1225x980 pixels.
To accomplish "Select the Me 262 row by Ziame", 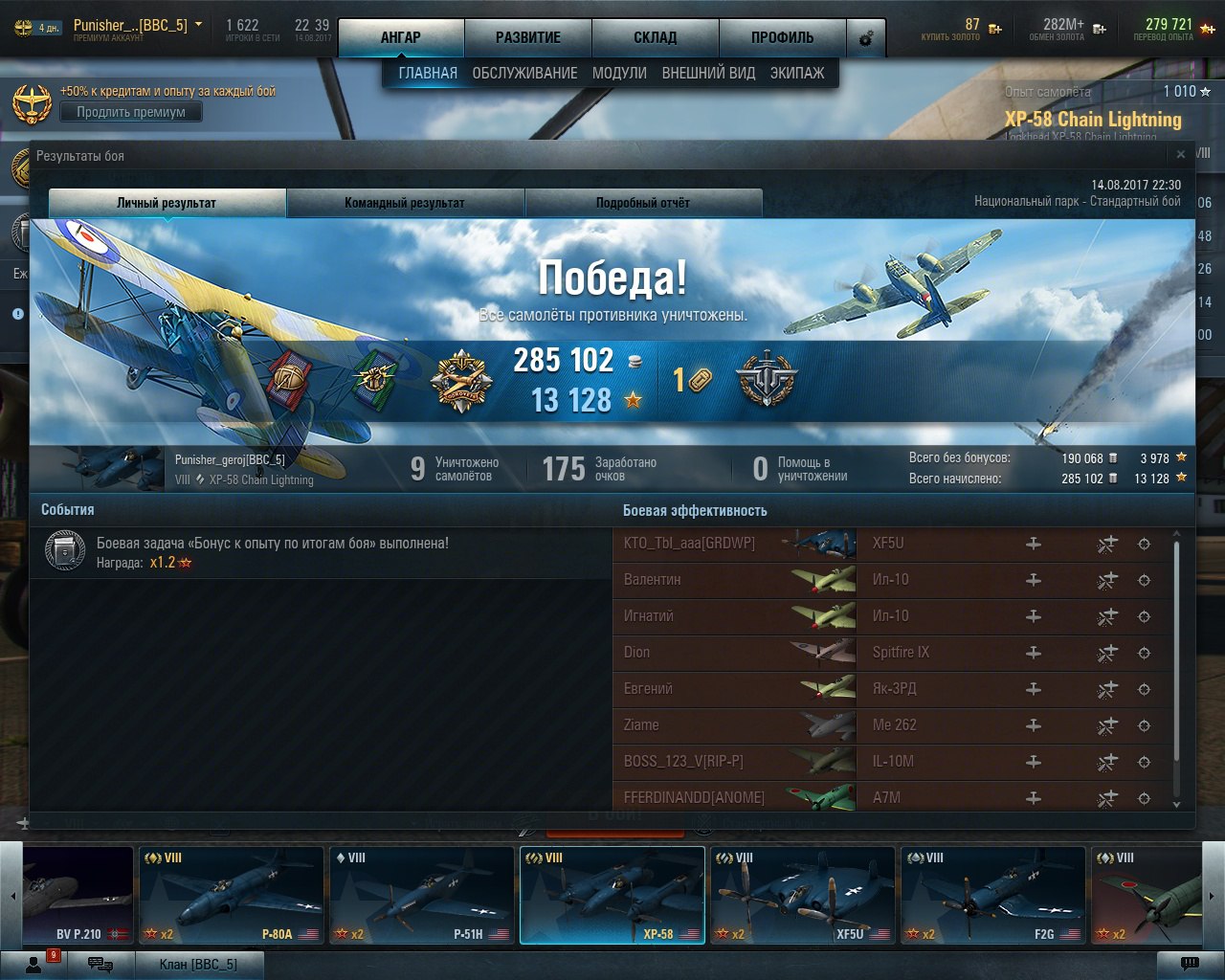I will tap(890, 725).
